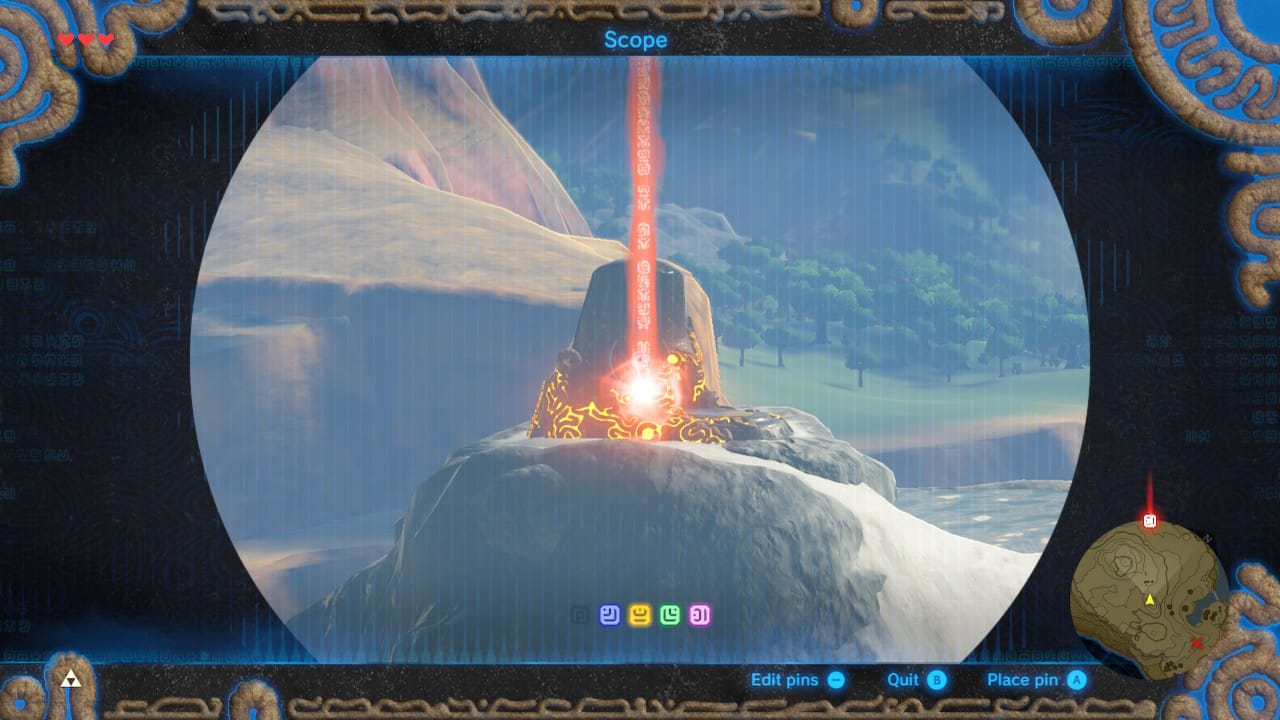This screenshot has width=1280, height=720.
Task: Toggle the yellow pin marker
Action: [641, 610]
